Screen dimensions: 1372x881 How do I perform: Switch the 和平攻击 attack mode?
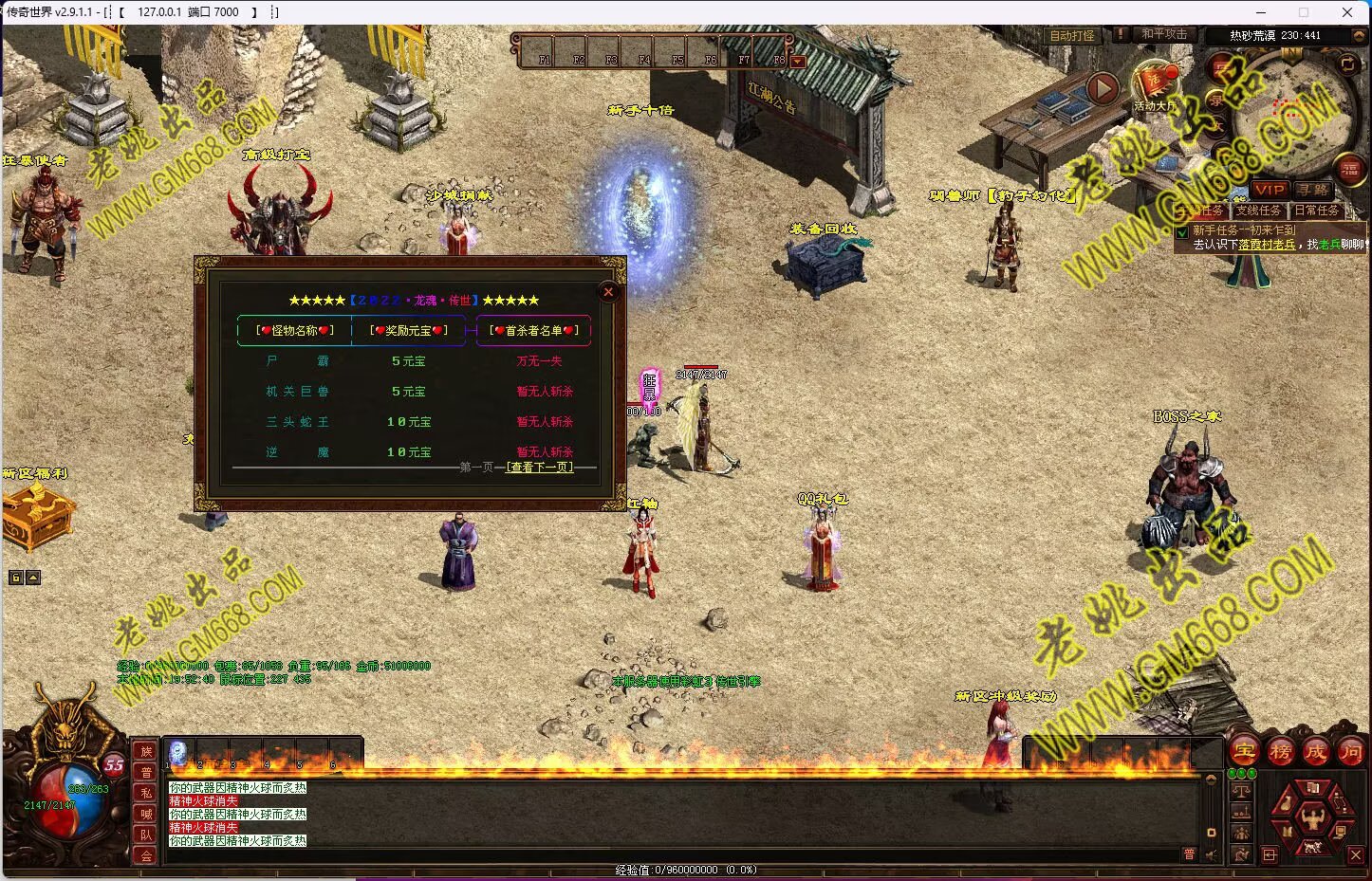tap(1164, 34)
